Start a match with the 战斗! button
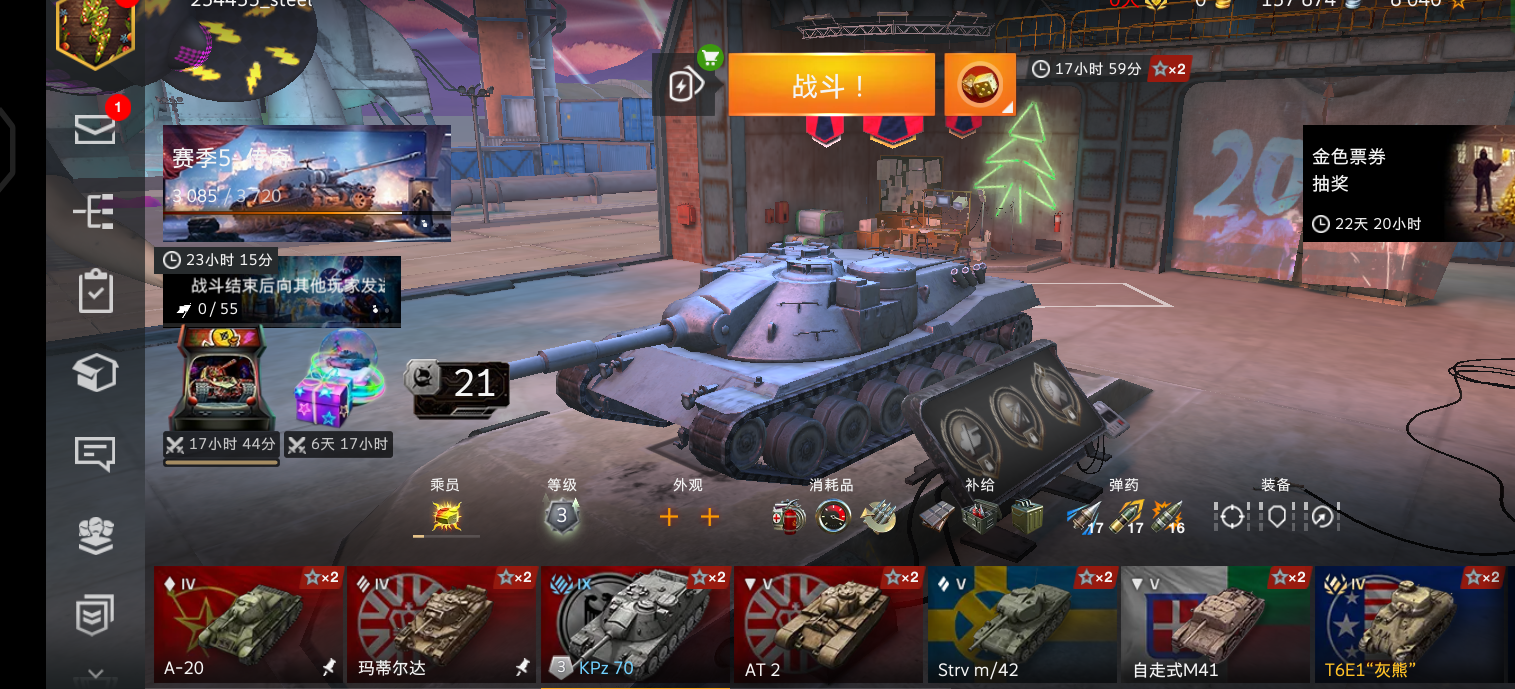The image size is (1515, 689). [x=831, y=85]
